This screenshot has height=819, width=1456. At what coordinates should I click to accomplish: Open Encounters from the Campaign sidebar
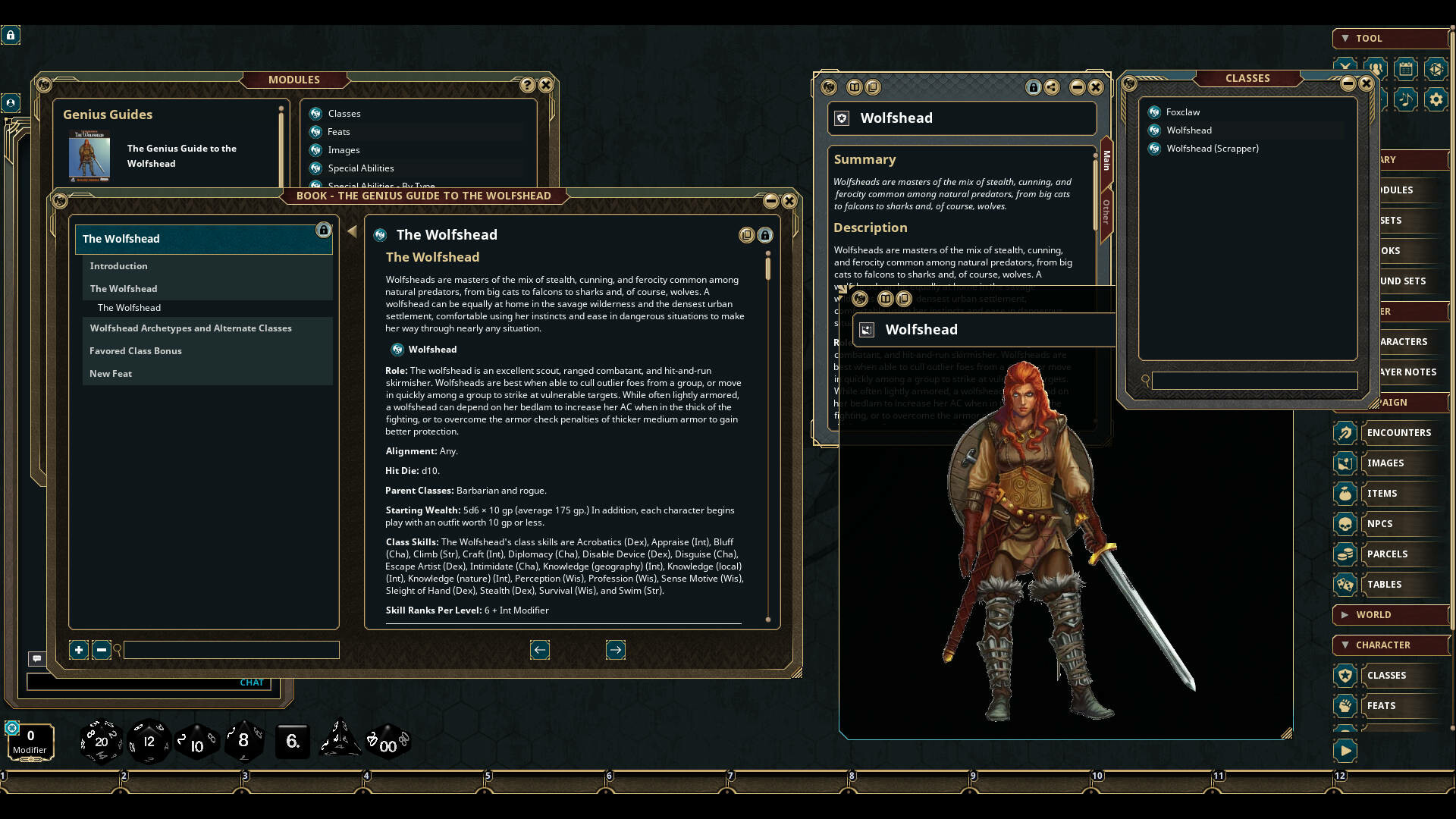coord(1400,432)
